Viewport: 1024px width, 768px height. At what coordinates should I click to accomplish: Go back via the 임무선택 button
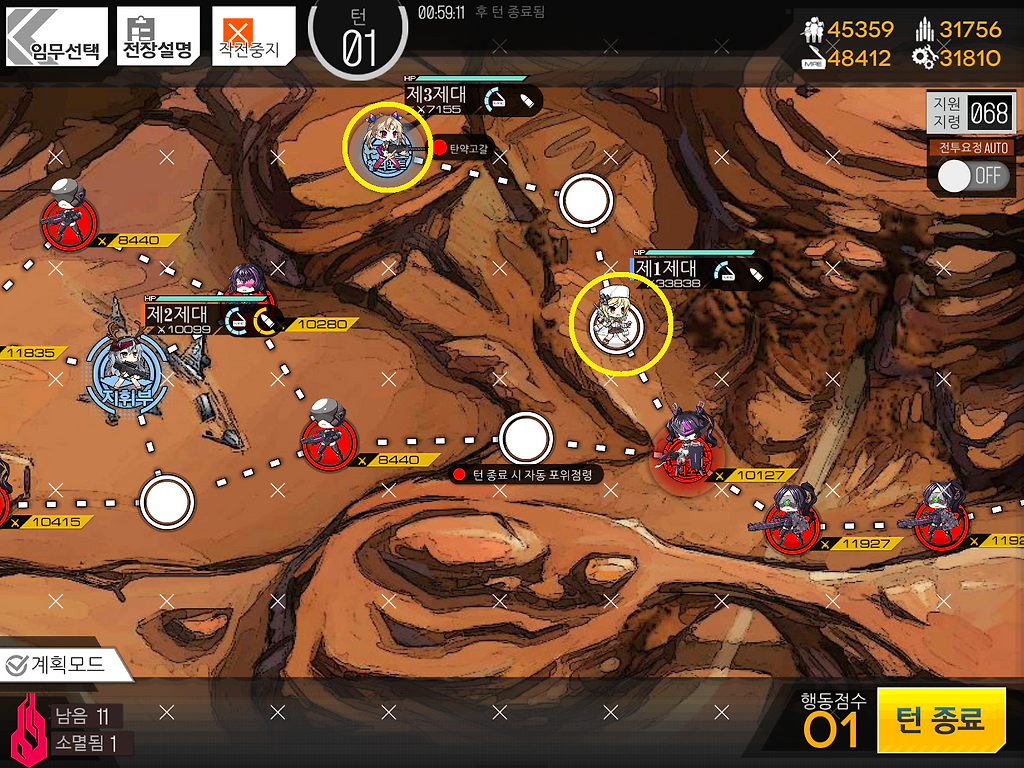(x=56, y=37)
